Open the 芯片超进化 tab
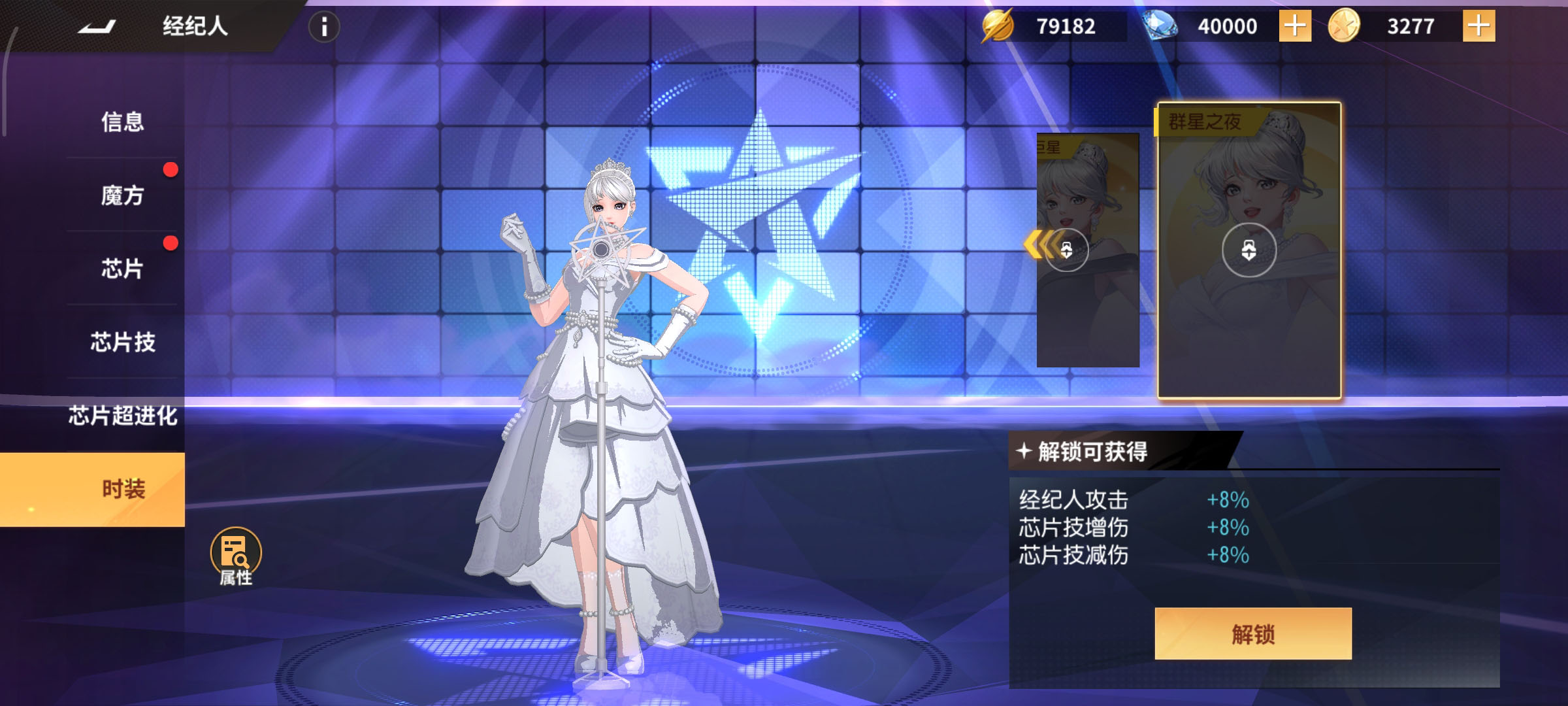The height and width of the screenshot is (706, 1568). point(122,415)
